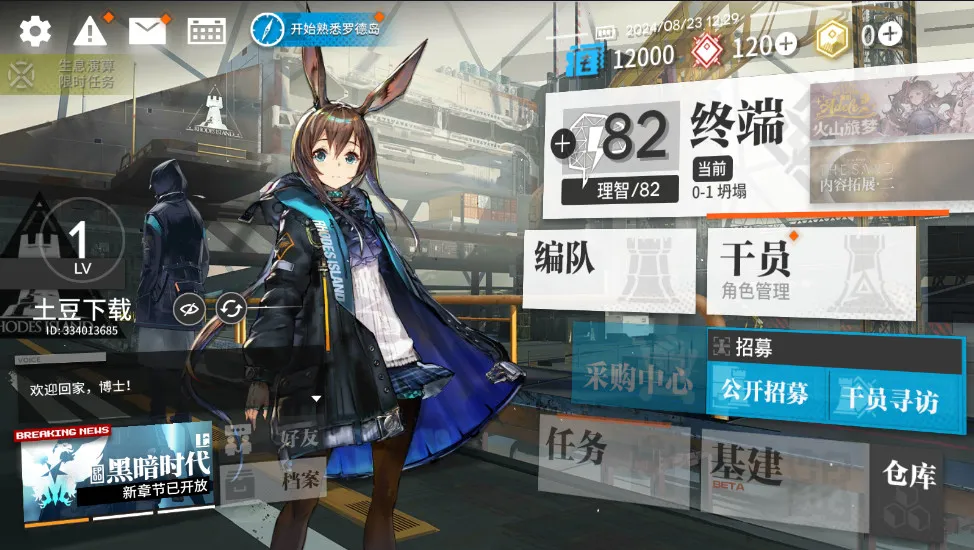Image resolution: width=974 pixels, height=550 pixels.
Task: Open the gear settings icon
Action: pyautogui.click(x=35, y=31)
